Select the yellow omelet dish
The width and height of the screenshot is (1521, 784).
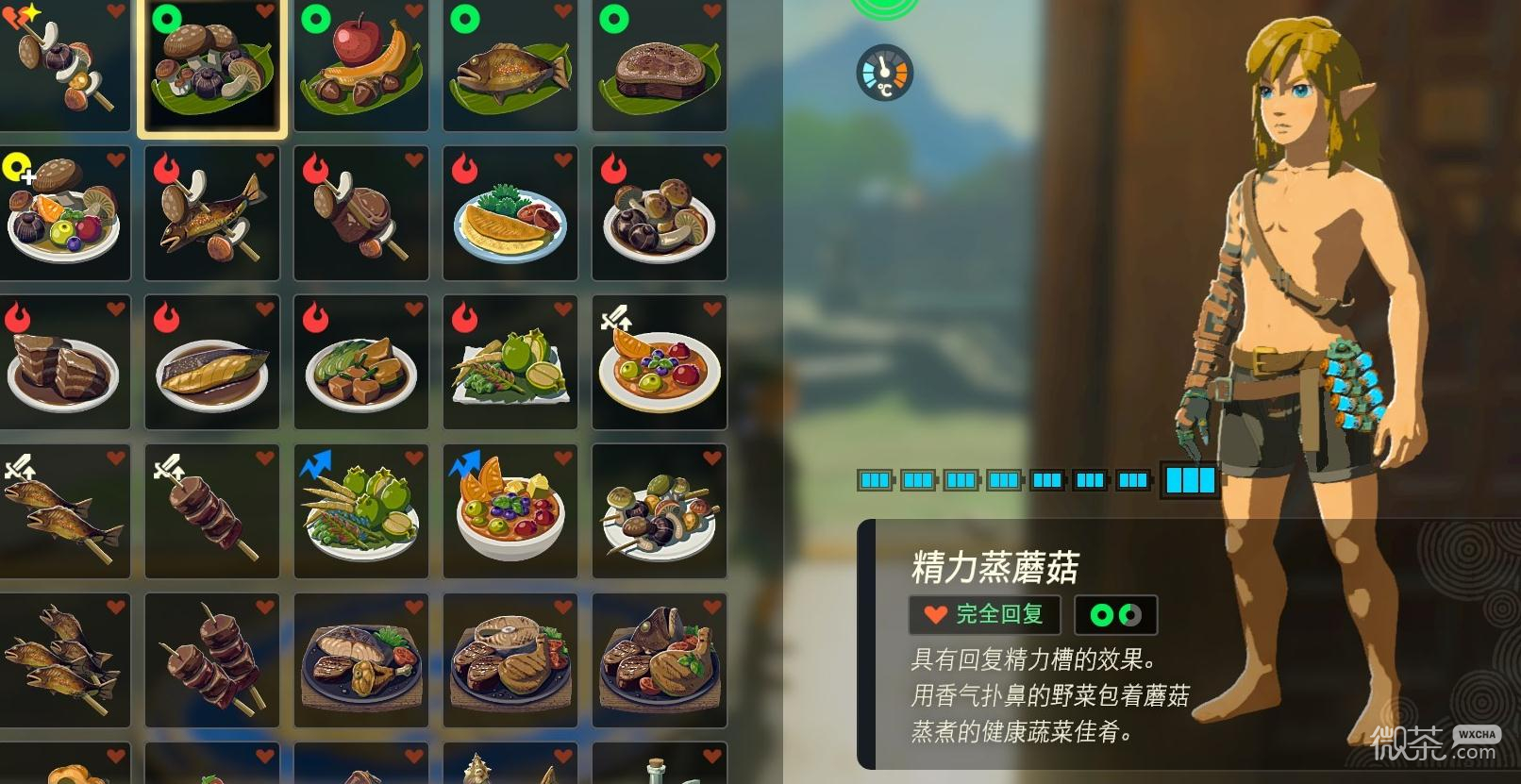[510, 214]
